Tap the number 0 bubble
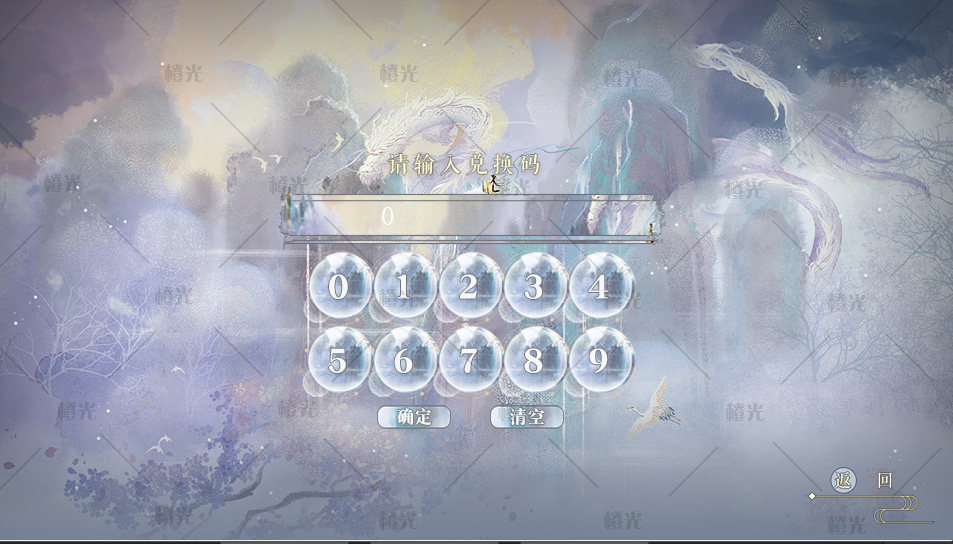Screen dimensions: 953x544 click(x=339, y=286)
